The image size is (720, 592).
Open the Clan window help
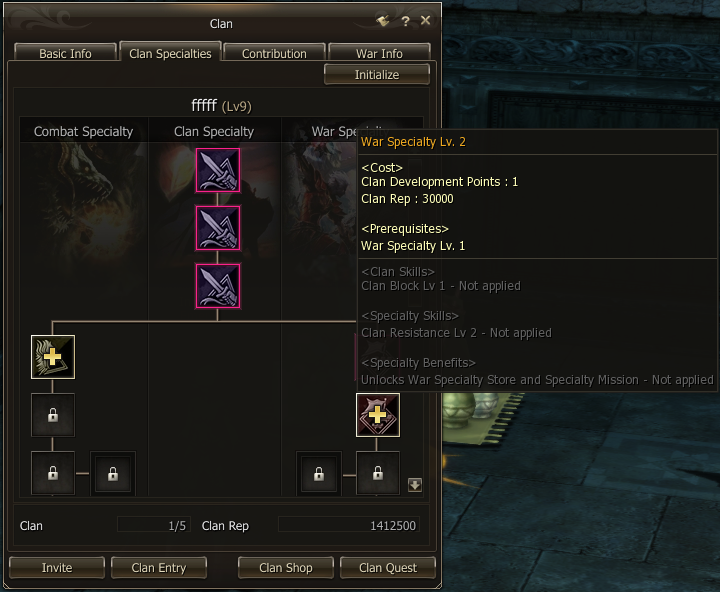point(405,21)
